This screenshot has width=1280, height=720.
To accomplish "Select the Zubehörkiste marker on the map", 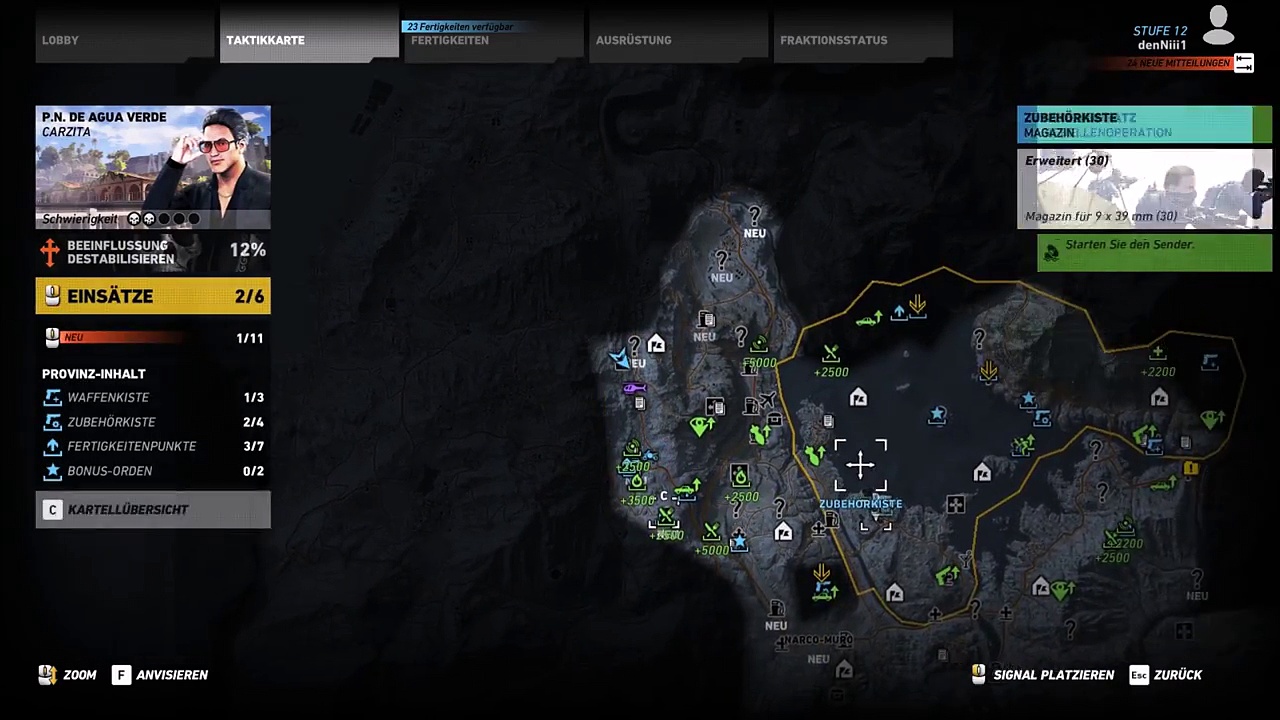I will click(x=860, y=466).
